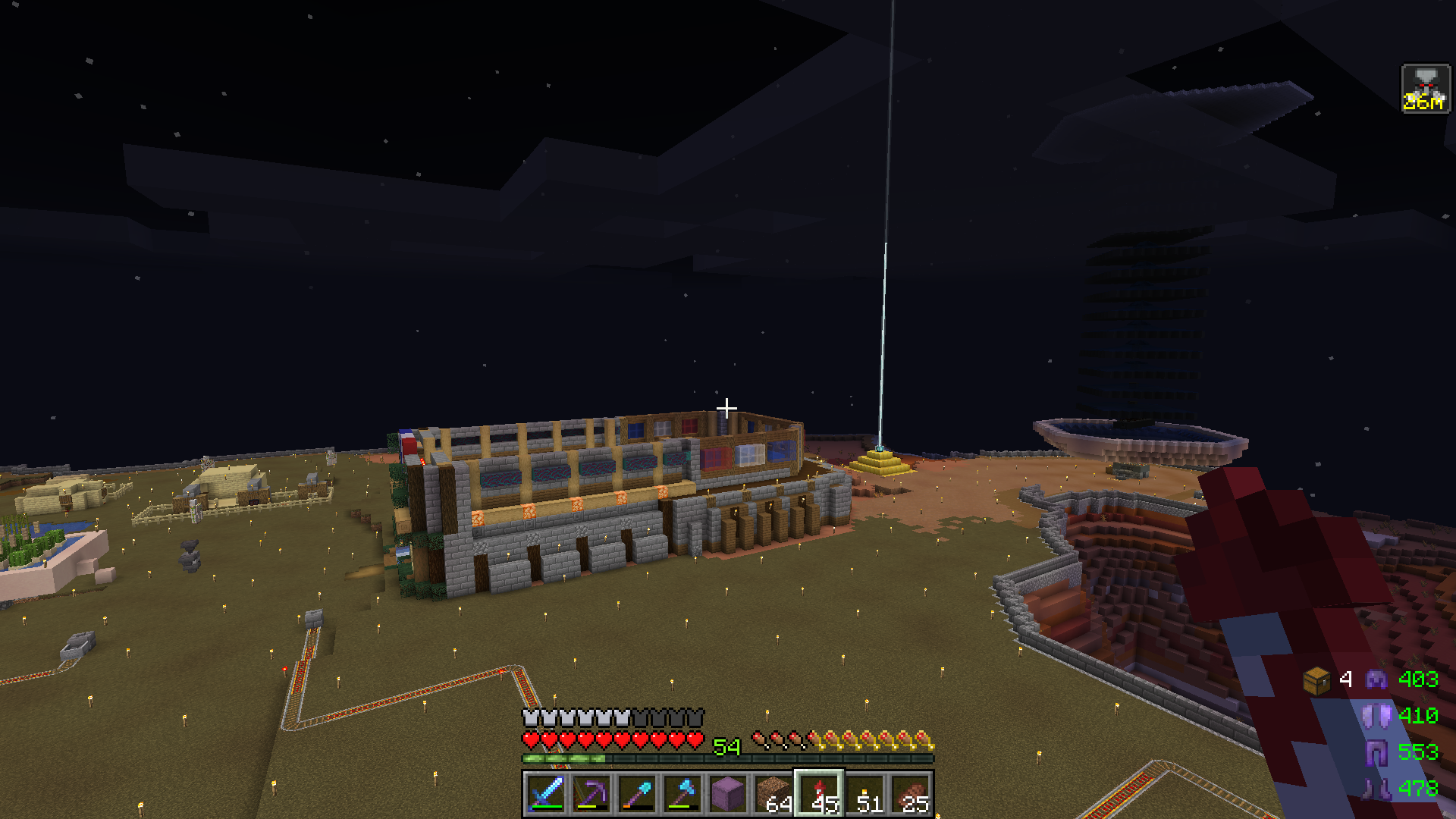Choose the torch stack in the hotbar

coord(864,794)
